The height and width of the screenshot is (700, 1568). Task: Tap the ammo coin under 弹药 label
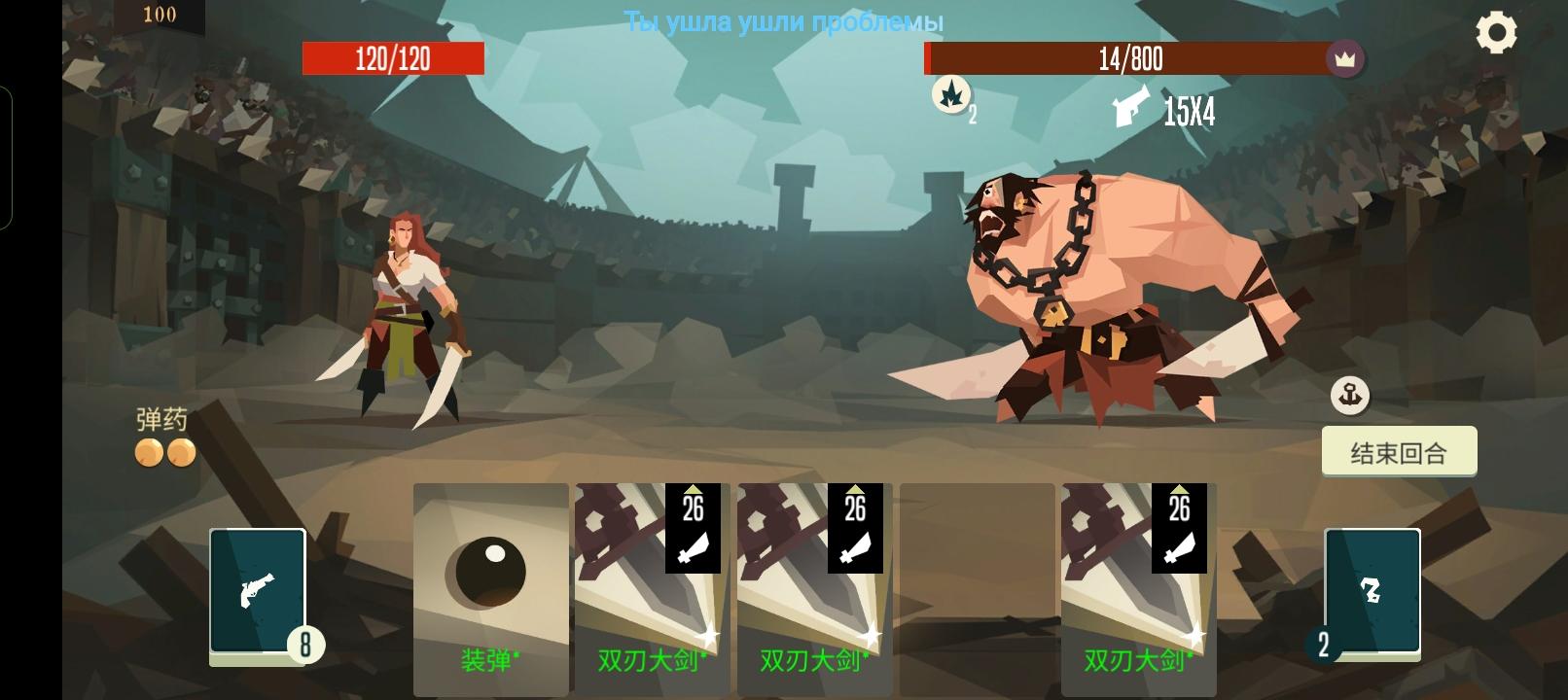point(151,451)
